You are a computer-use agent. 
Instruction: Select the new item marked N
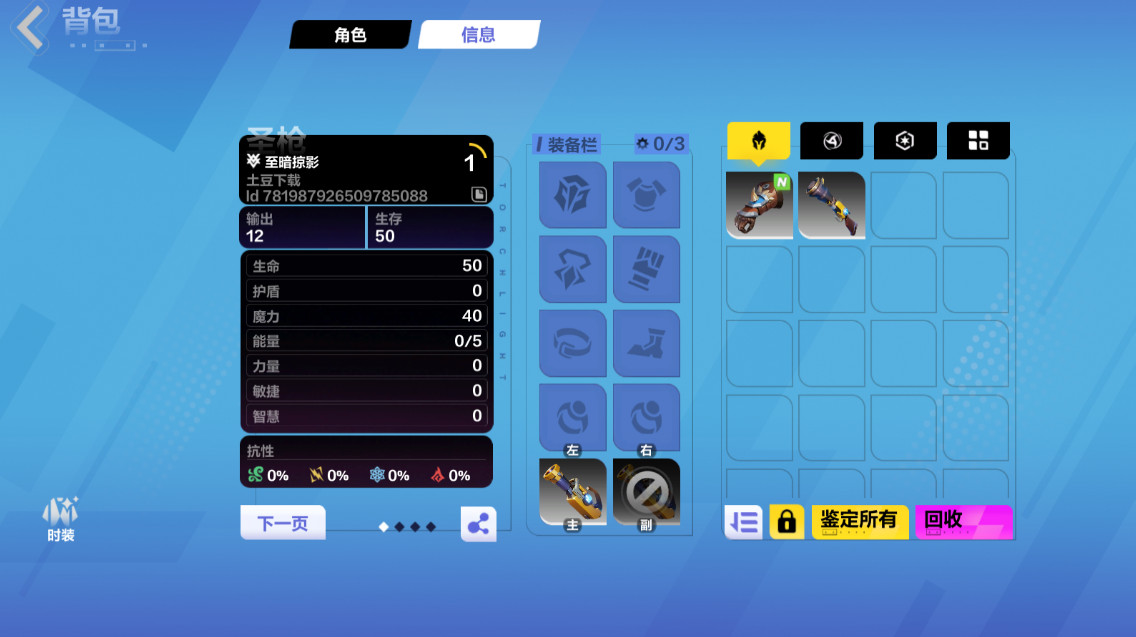click(759, 205)
